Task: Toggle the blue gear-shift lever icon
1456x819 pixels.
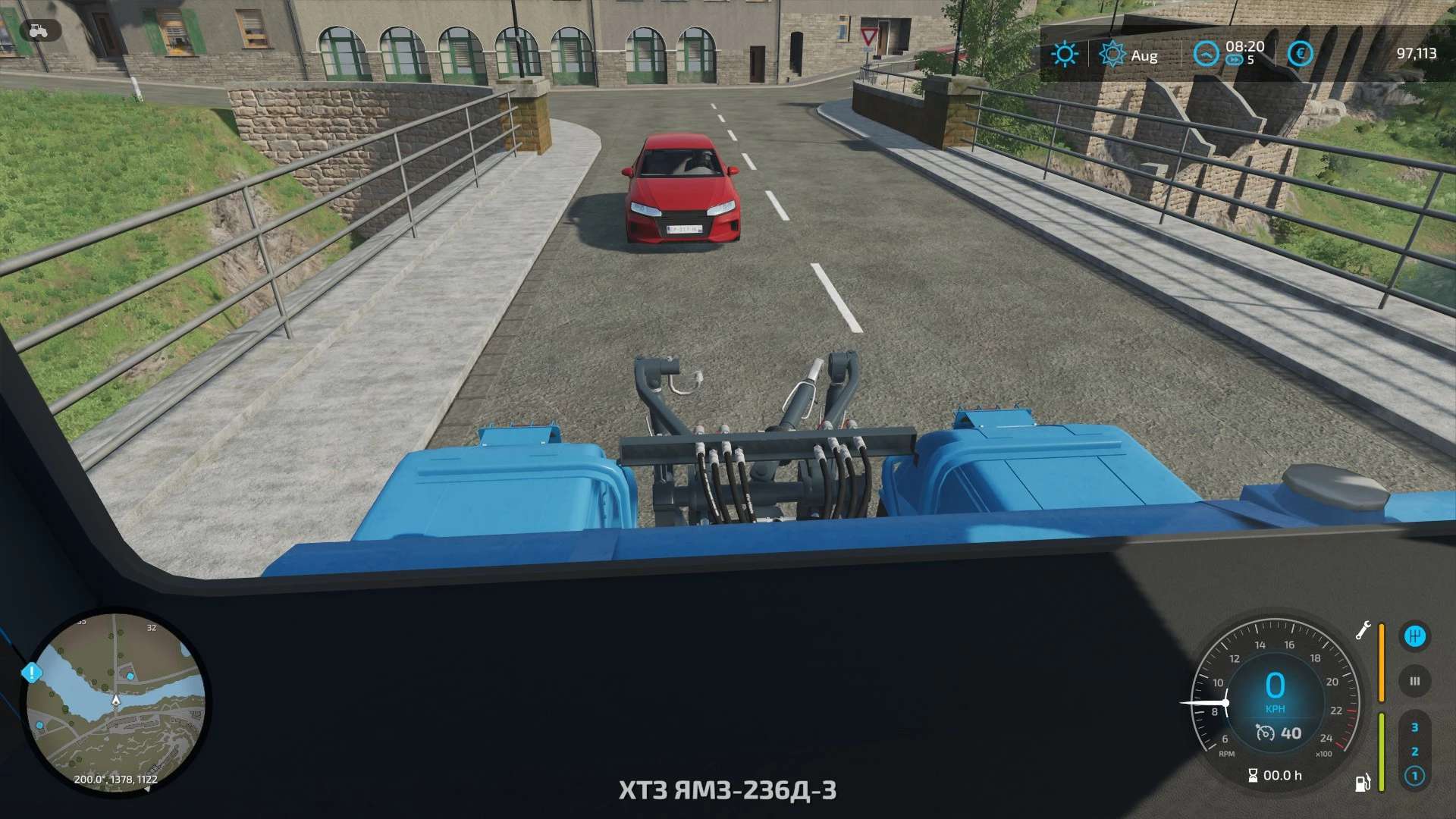Action: click(1414, 636)
